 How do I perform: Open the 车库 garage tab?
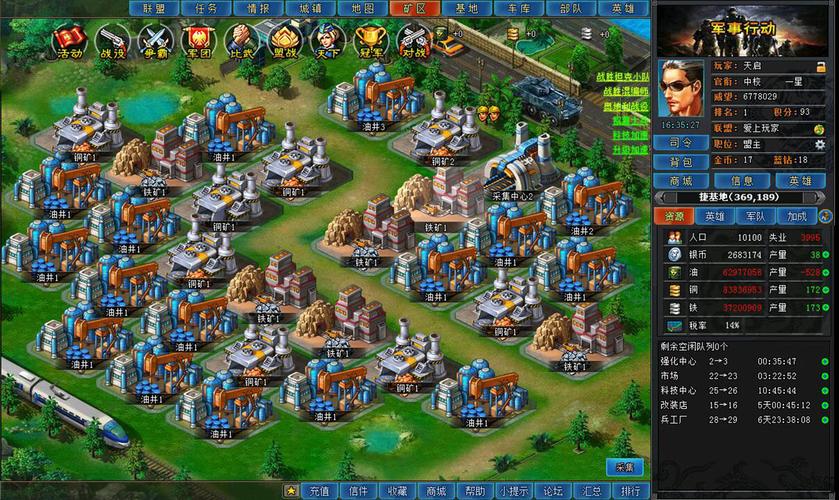[518, 8]
